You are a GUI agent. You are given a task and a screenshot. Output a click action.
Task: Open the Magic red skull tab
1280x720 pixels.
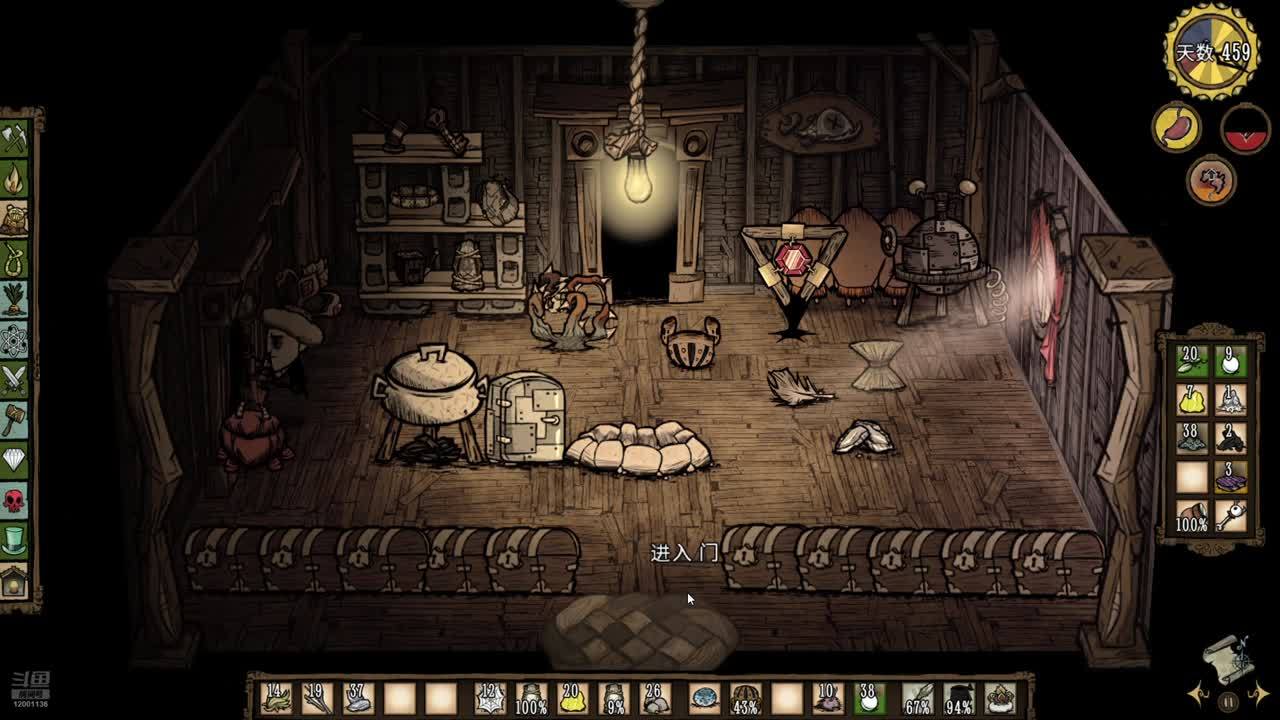14,499
